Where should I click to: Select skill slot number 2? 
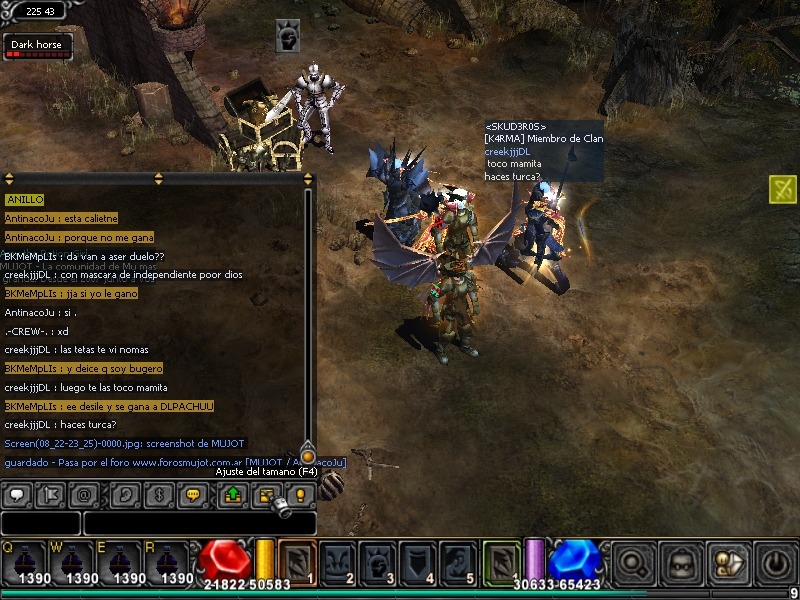pos(338,562)
